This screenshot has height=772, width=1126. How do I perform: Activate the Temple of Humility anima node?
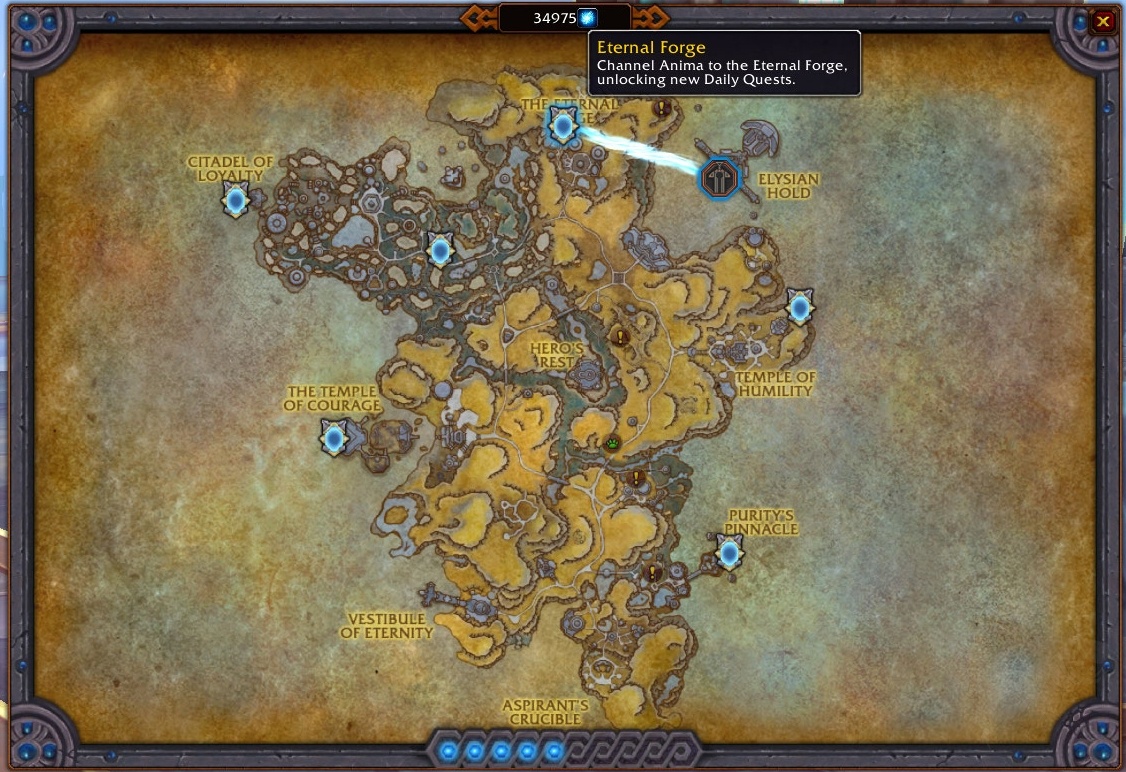tap(799, 307)
